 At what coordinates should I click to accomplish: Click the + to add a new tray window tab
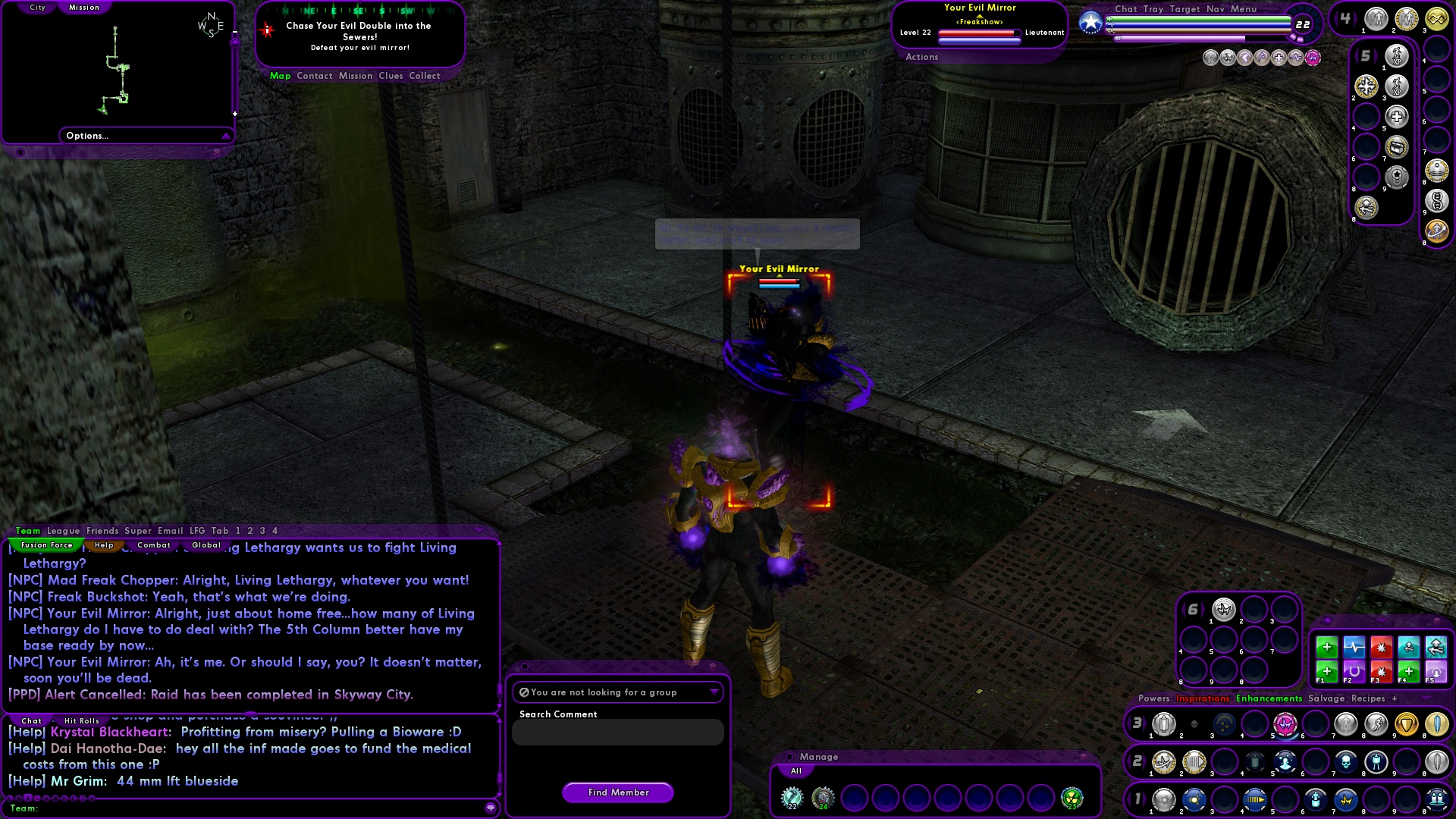tap(1395, 698)
